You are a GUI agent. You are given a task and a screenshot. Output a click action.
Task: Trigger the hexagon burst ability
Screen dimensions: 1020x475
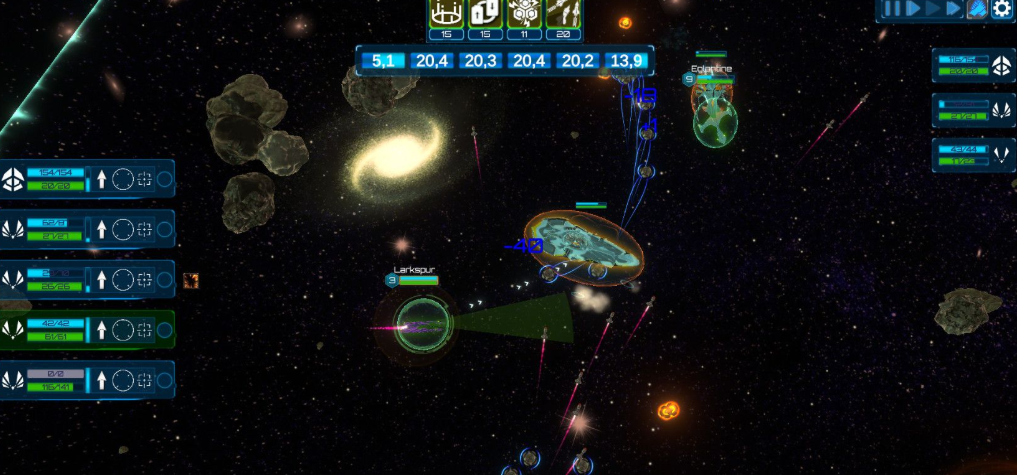[524, 13]
